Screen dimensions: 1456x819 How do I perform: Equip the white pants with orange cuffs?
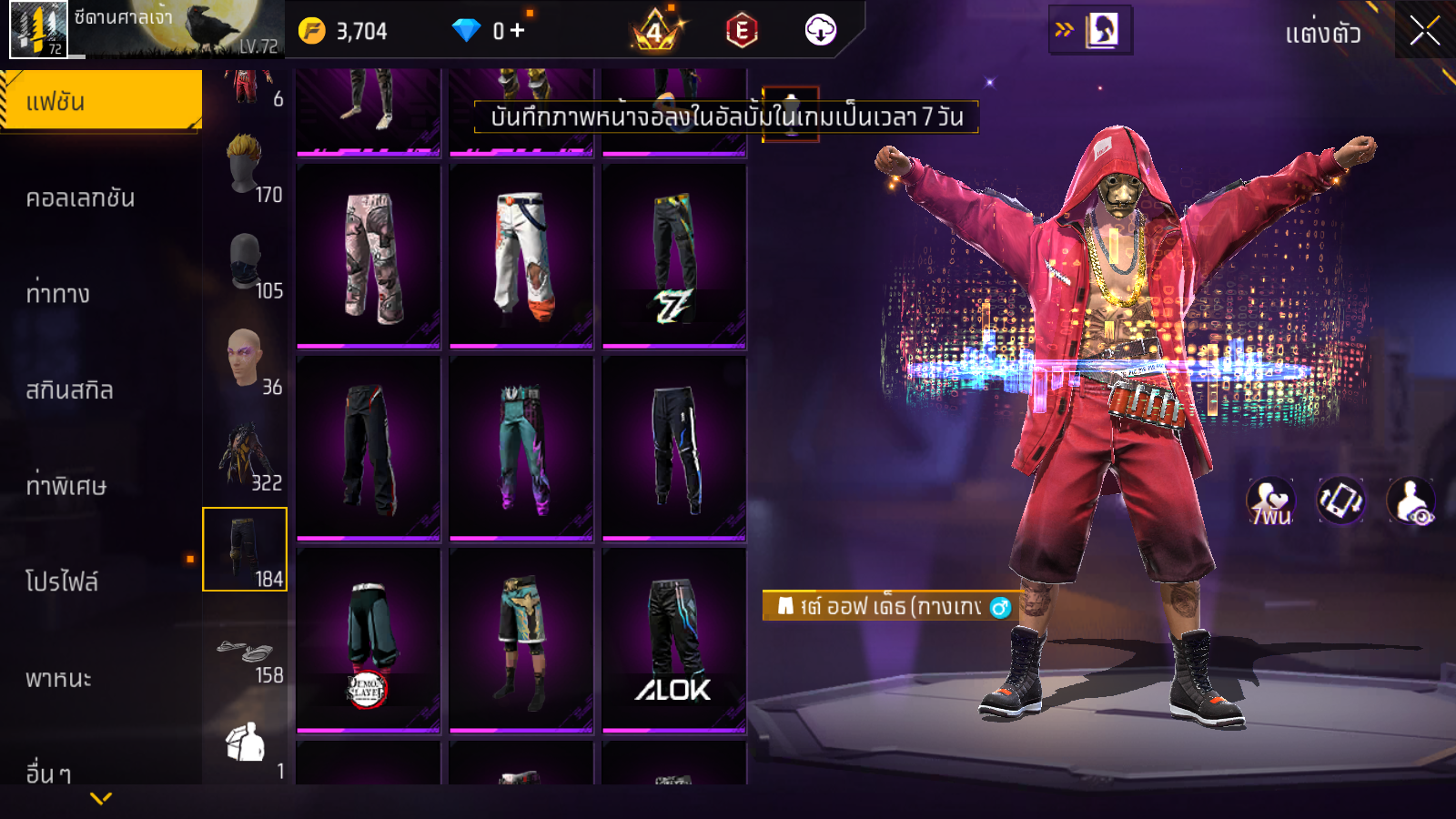pos(521,257)
